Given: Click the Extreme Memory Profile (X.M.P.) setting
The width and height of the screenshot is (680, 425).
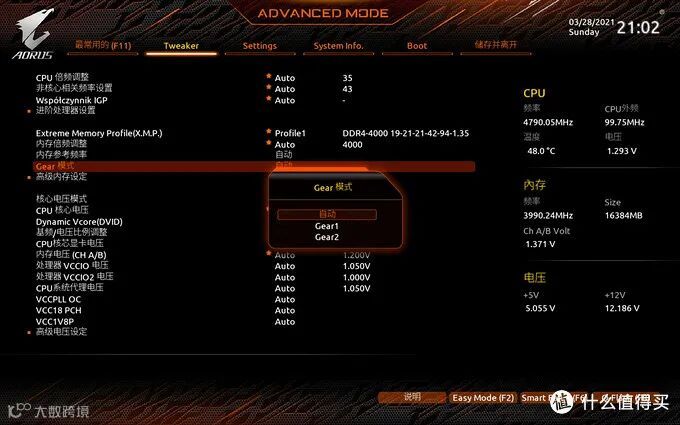Looking at the screenshot, I should pos(99,133).
